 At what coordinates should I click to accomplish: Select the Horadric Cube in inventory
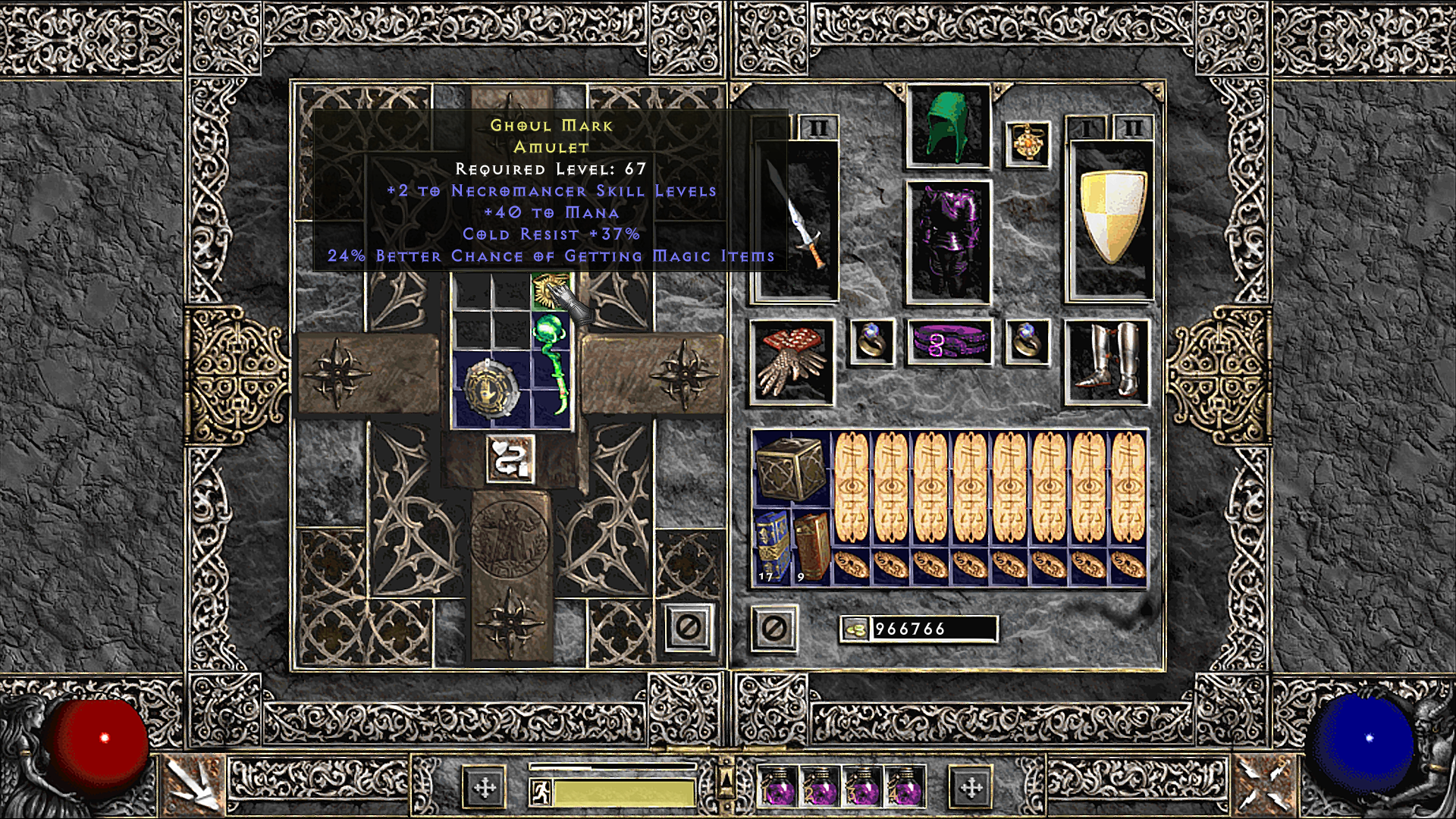[x=792, y=467]
